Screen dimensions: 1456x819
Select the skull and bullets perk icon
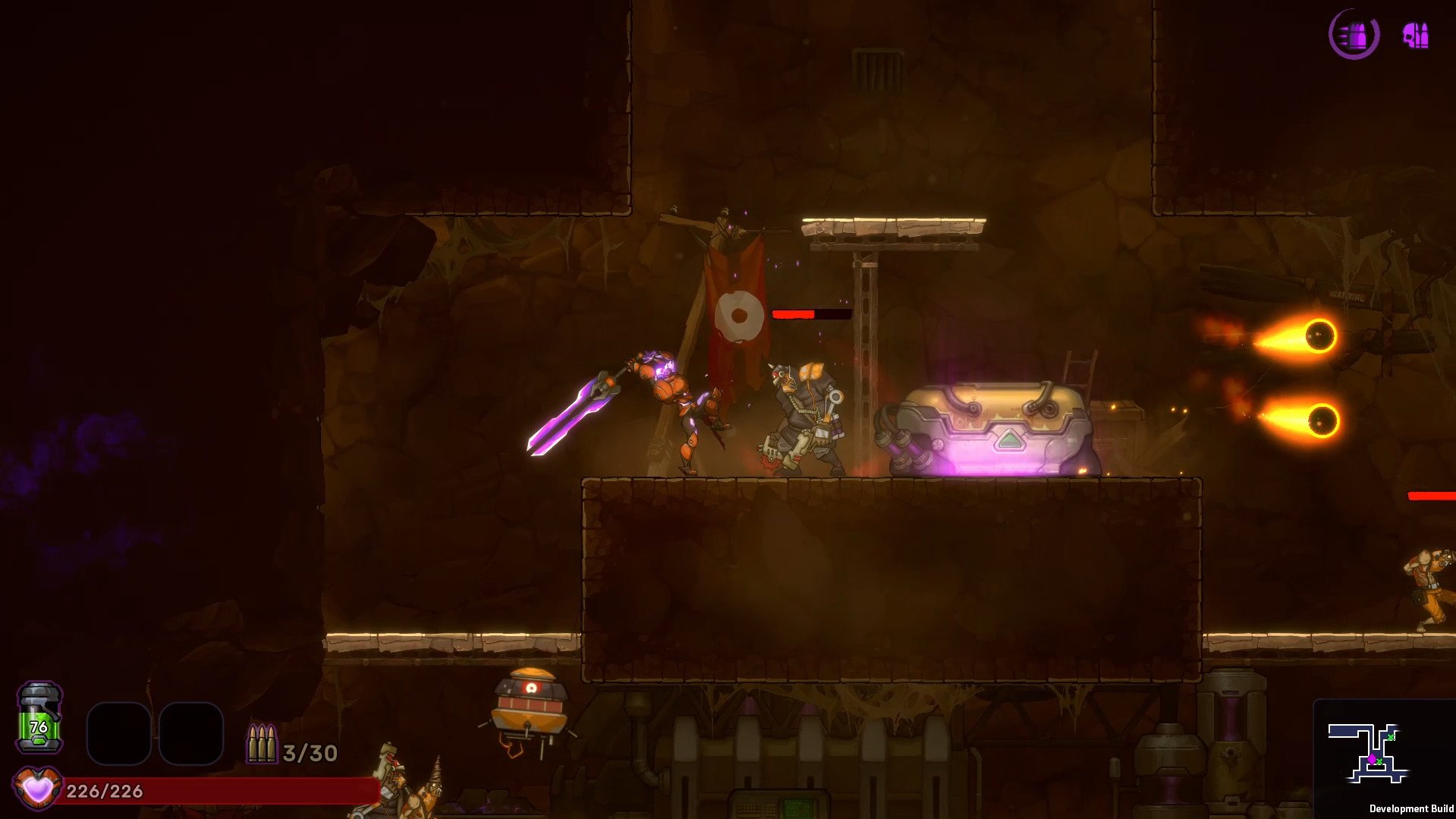[x=1415, y=36]
